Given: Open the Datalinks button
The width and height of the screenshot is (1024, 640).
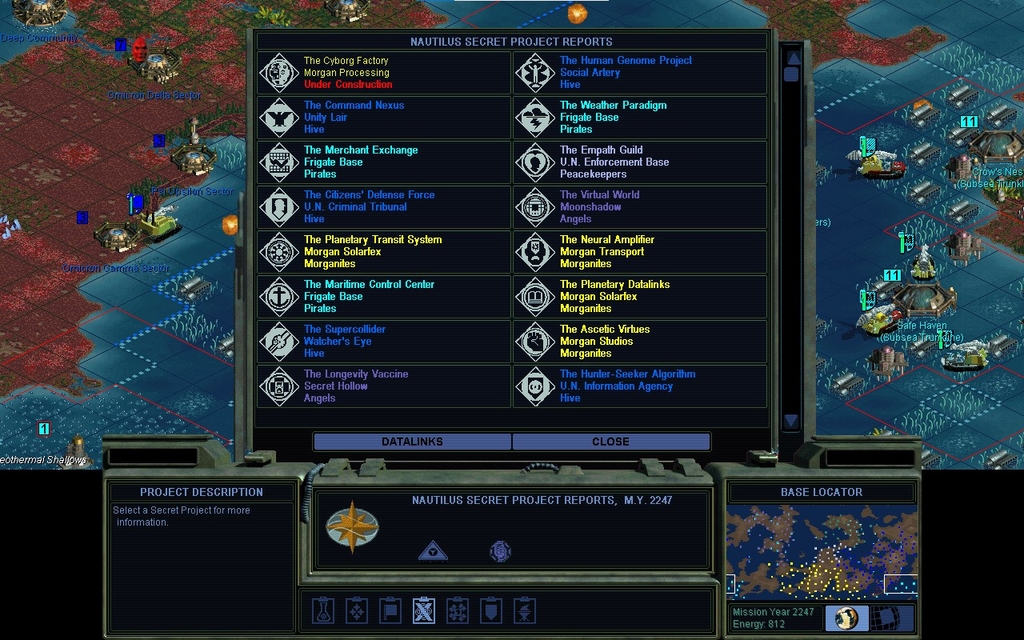Looking at the screenshot, I should pos(412,441).
